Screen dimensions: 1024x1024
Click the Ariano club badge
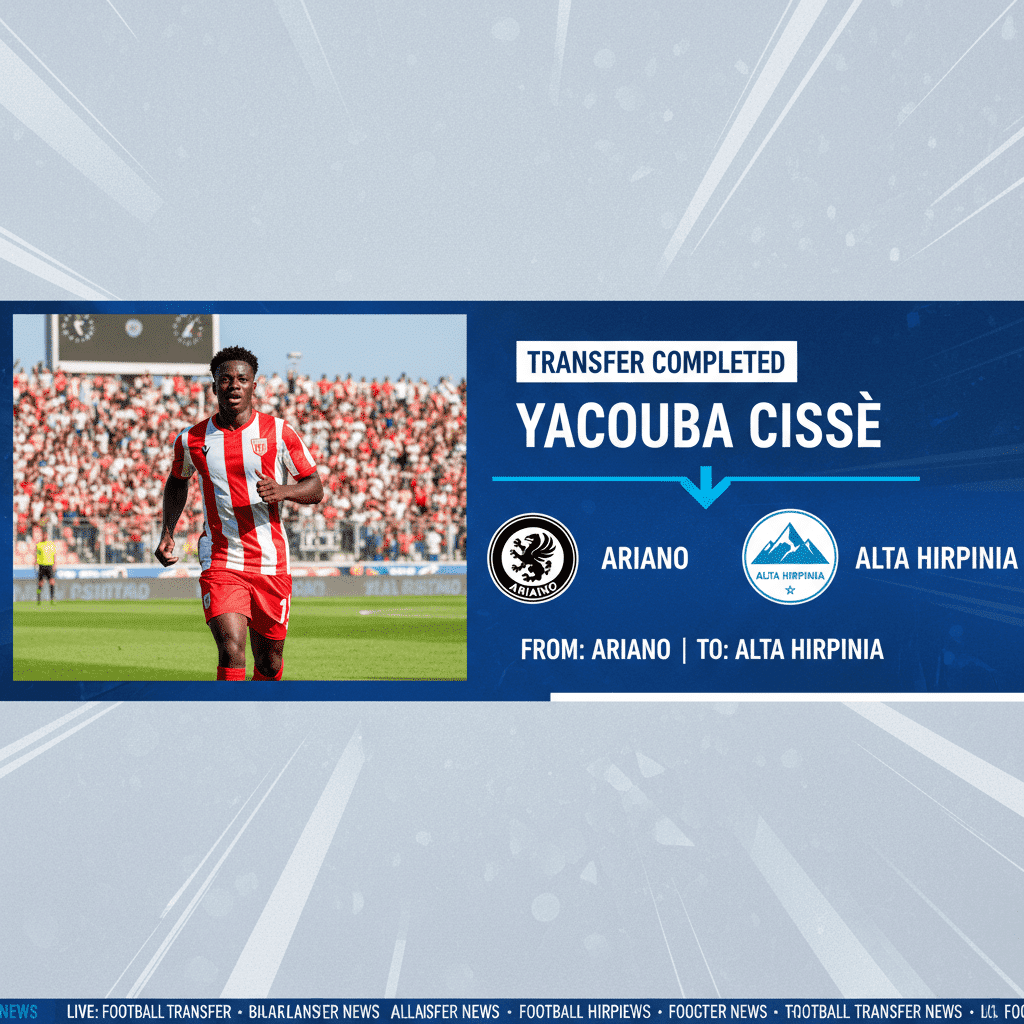click(532, 558)
